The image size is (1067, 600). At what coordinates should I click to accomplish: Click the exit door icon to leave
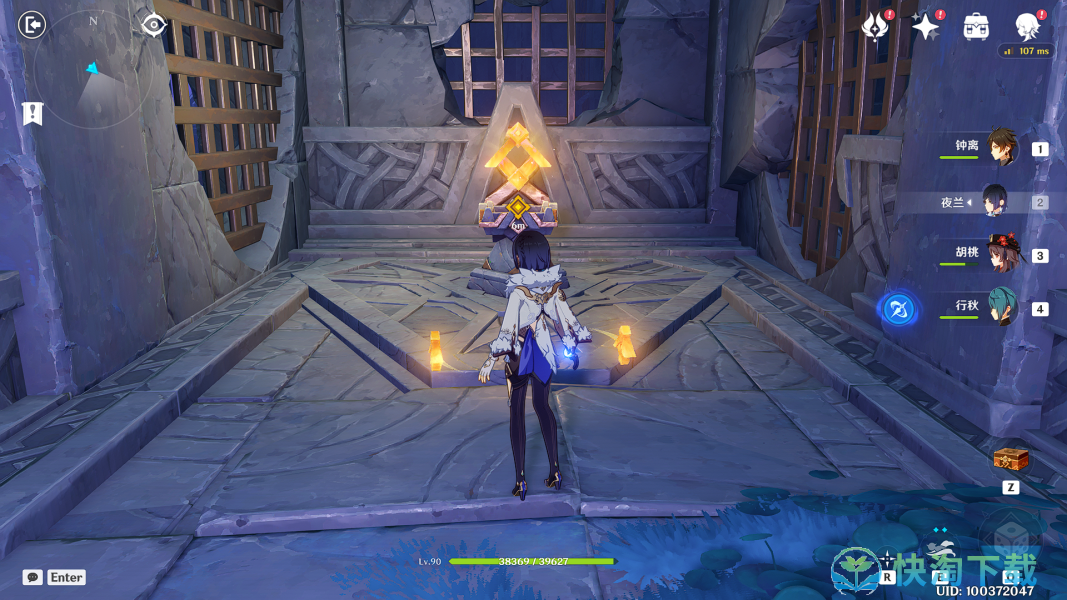coord(32,24)
